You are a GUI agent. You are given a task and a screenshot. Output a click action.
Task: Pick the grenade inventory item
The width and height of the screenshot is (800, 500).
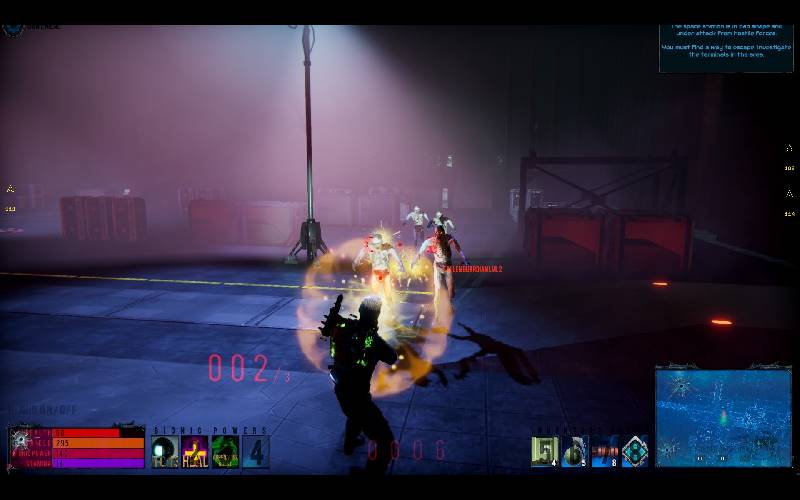tap(574, 452)
